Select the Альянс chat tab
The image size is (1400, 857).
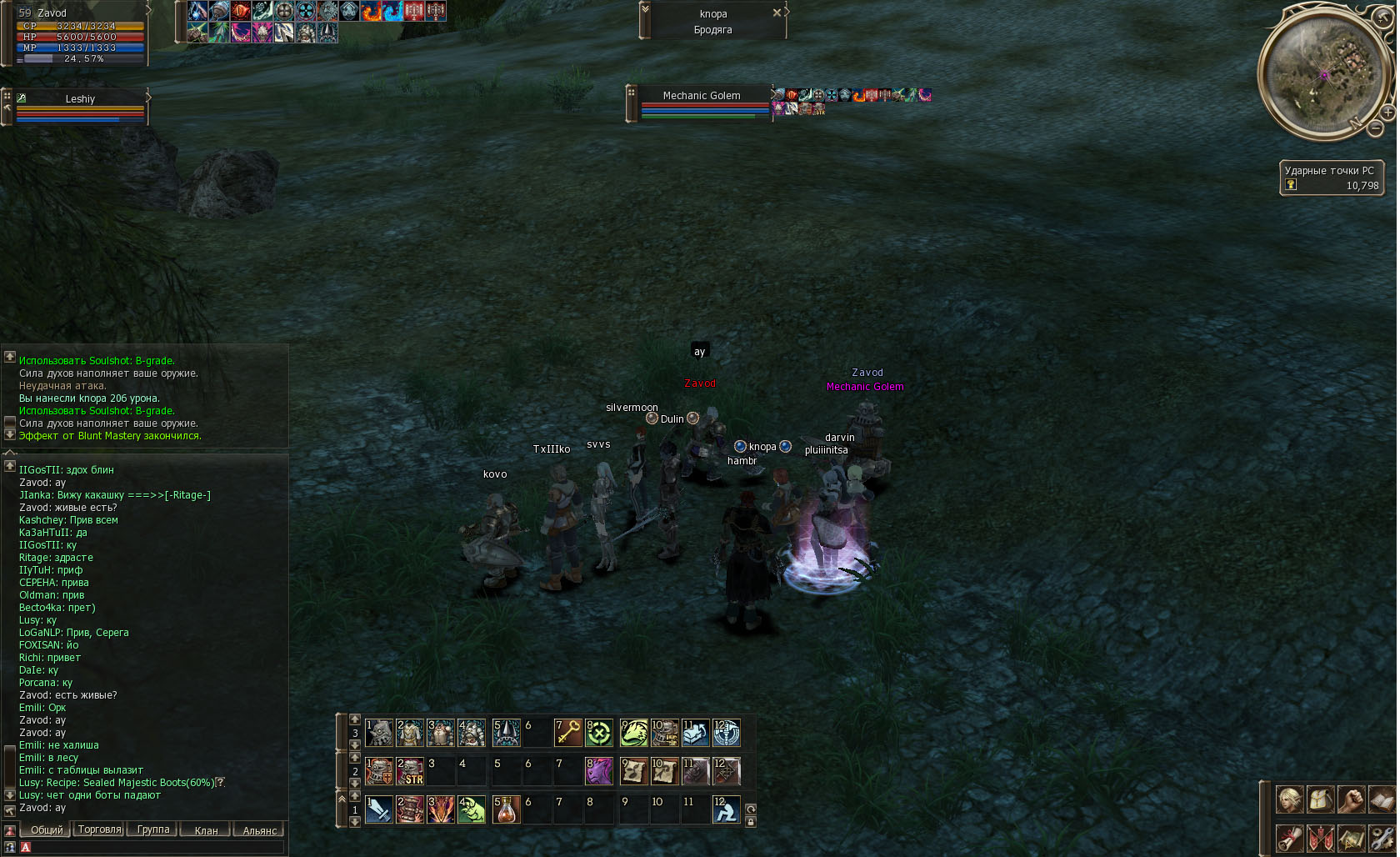260,830
